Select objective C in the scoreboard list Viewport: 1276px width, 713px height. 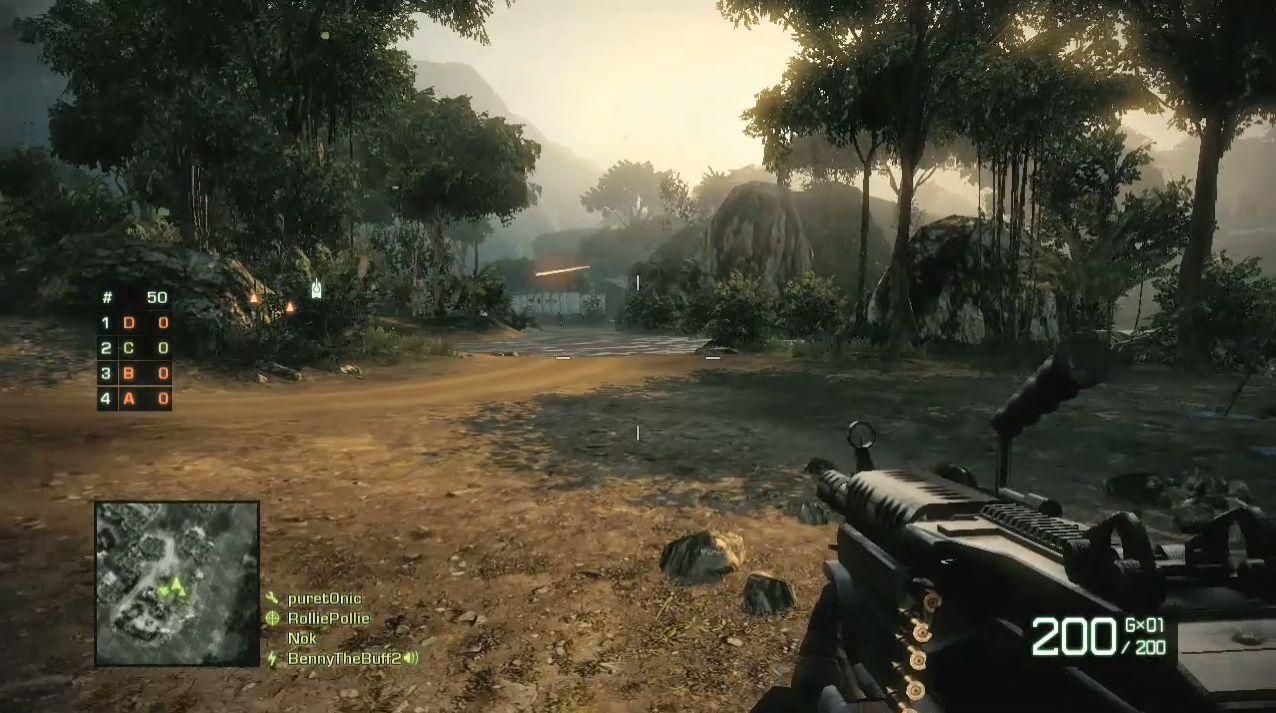click(x=129, y=348)
